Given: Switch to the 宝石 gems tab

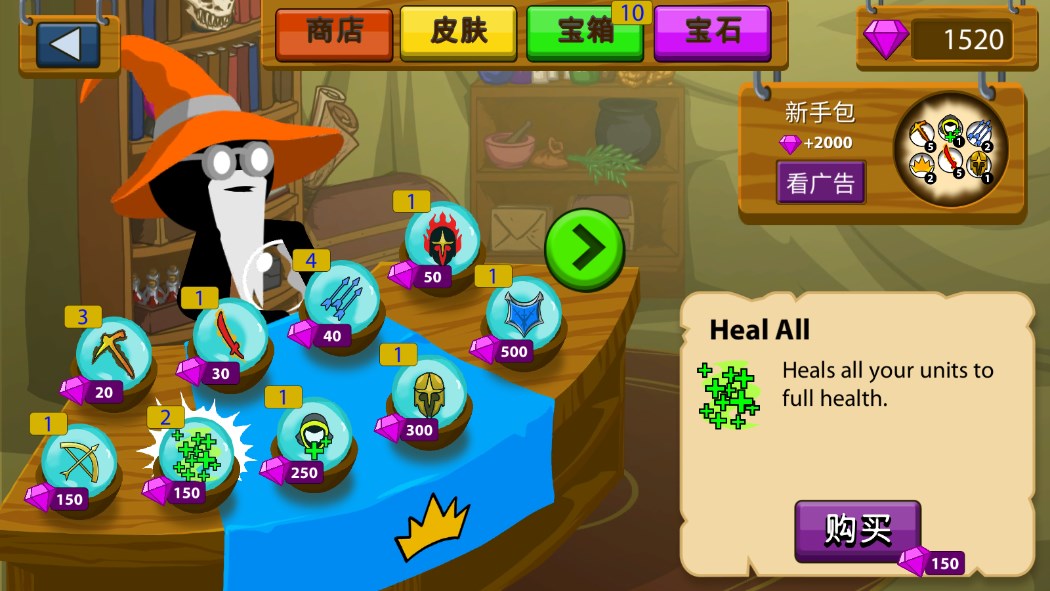Looking at the screenshot, I should coord(712,32).
